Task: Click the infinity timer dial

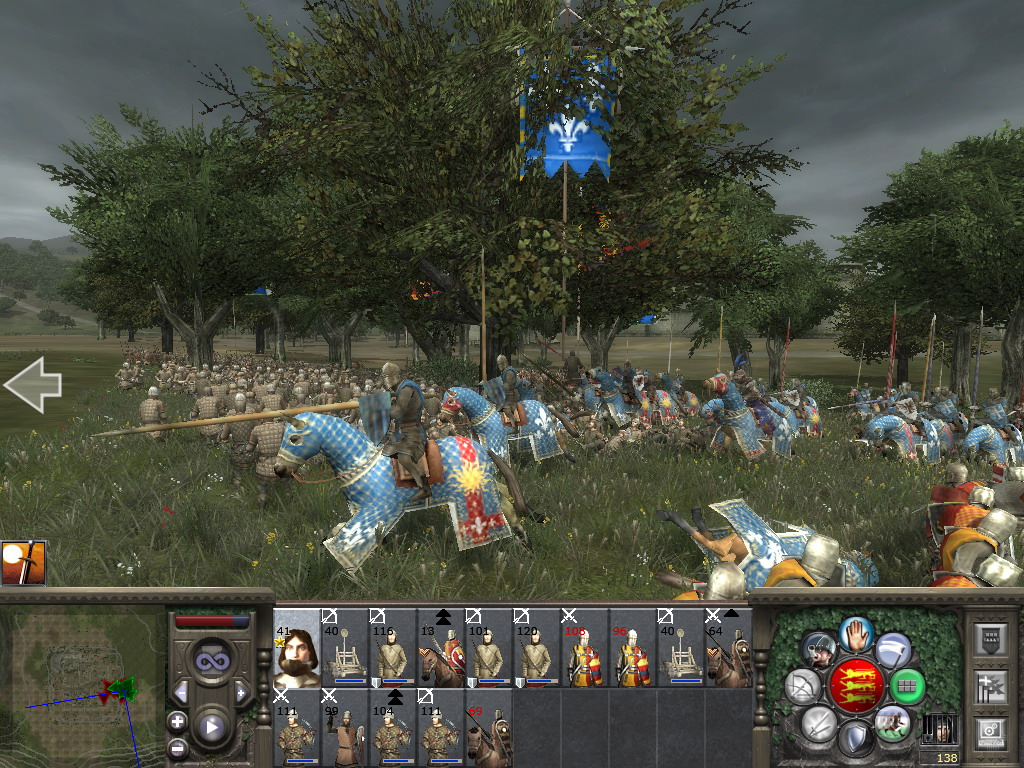Action: click(212, 659)
